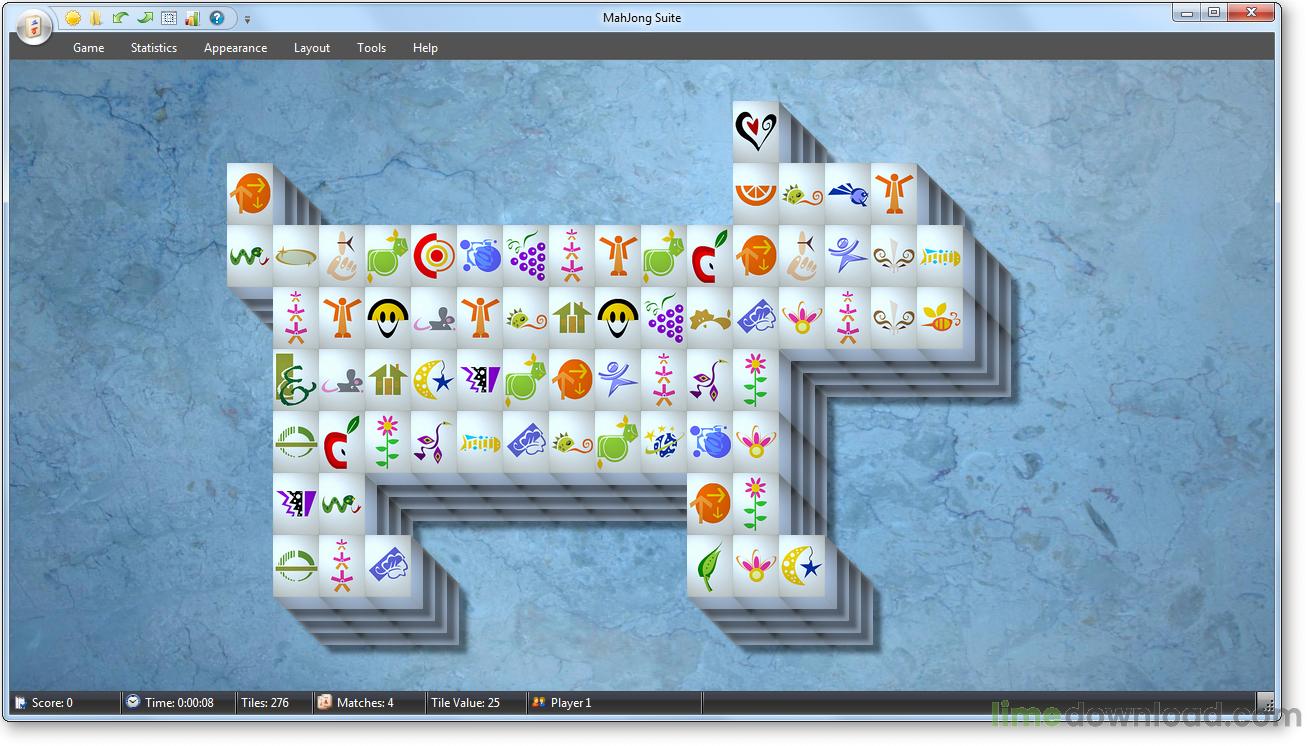Open the Tools menu
Screen dimensions: 1309x746
click(371, 47)
